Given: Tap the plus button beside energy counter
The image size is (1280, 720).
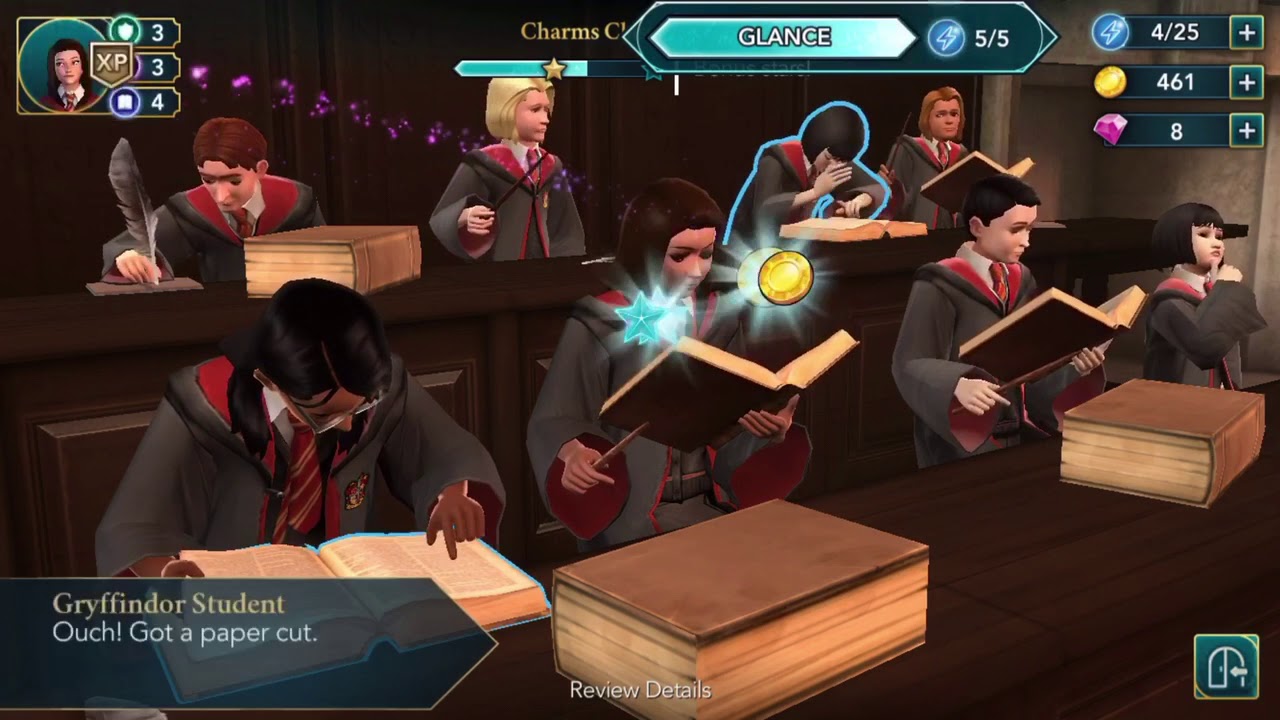Looking at the screenshot, I should click(x=1246, y=33).
